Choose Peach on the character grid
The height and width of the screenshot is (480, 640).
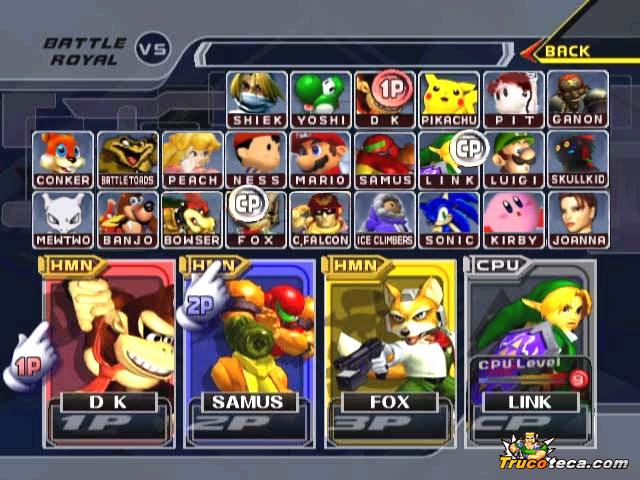coord(192,158)
